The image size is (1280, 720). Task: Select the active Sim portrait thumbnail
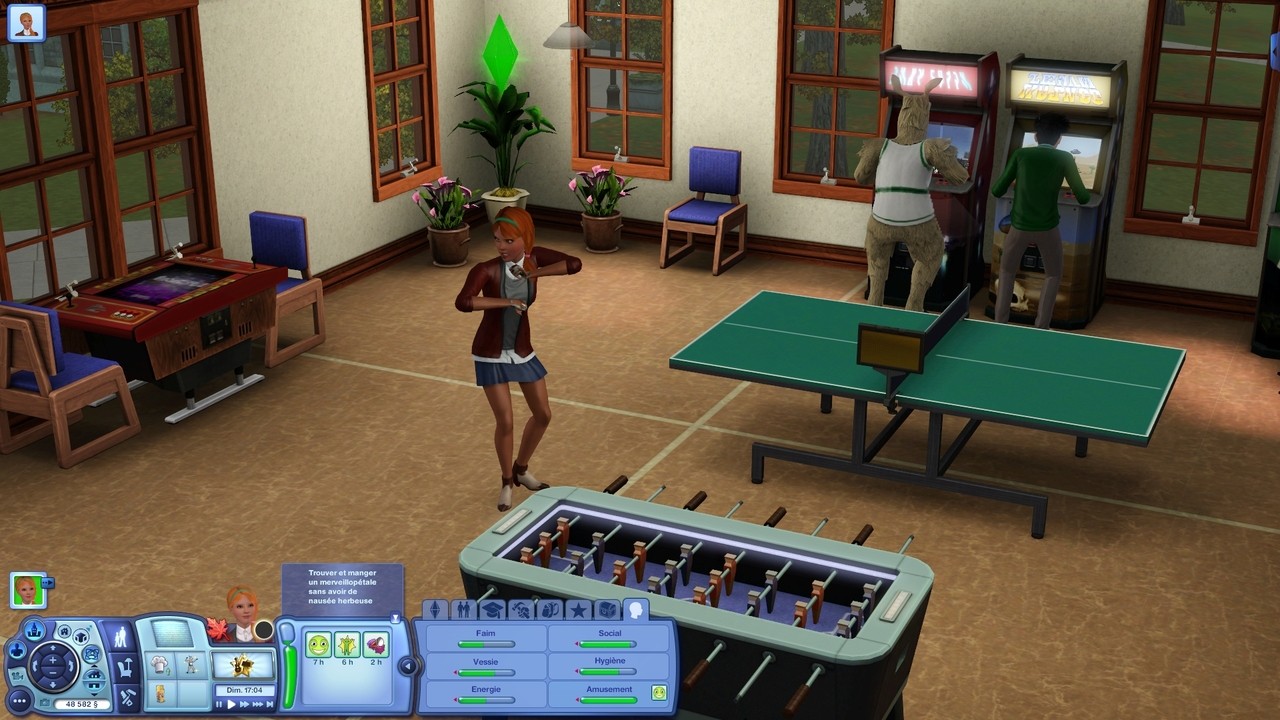(27, 590)
